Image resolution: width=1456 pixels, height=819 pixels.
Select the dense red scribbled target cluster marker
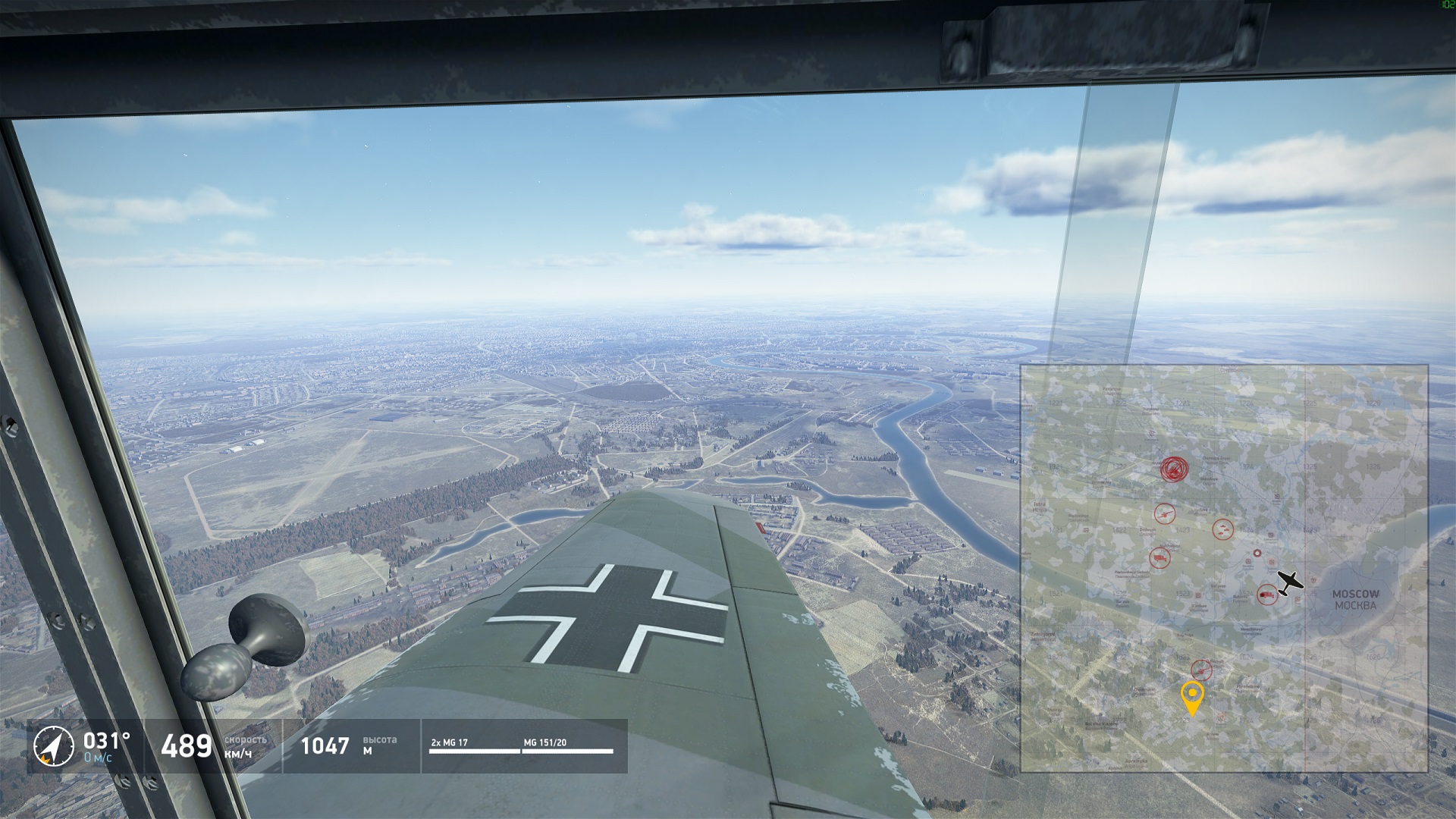[1174, 469]
